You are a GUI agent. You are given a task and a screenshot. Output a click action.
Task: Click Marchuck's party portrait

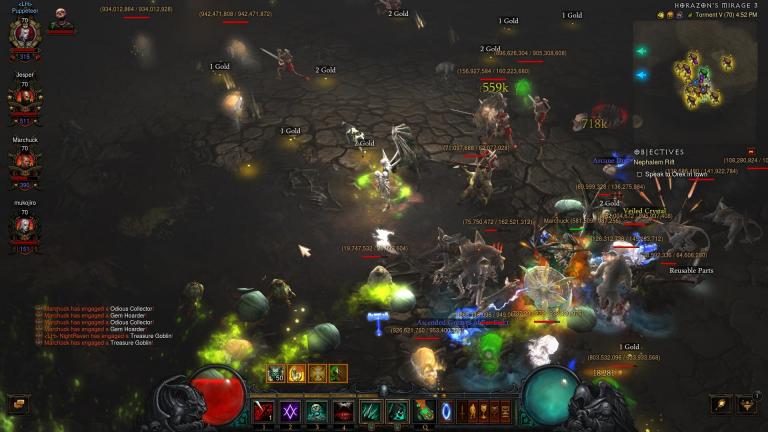[24, 163]
